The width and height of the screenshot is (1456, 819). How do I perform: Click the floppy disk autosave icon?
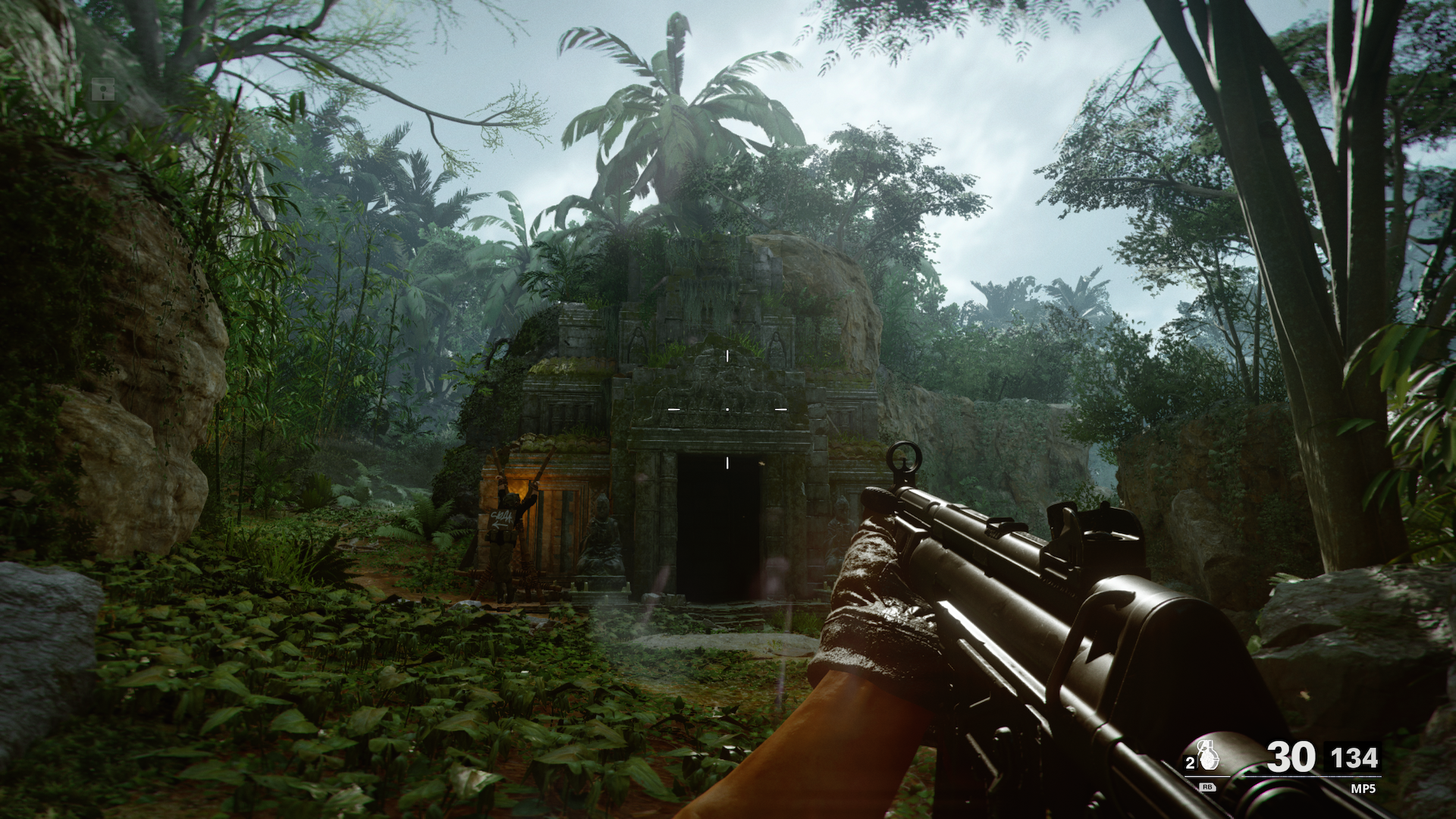tap(102, 89)
